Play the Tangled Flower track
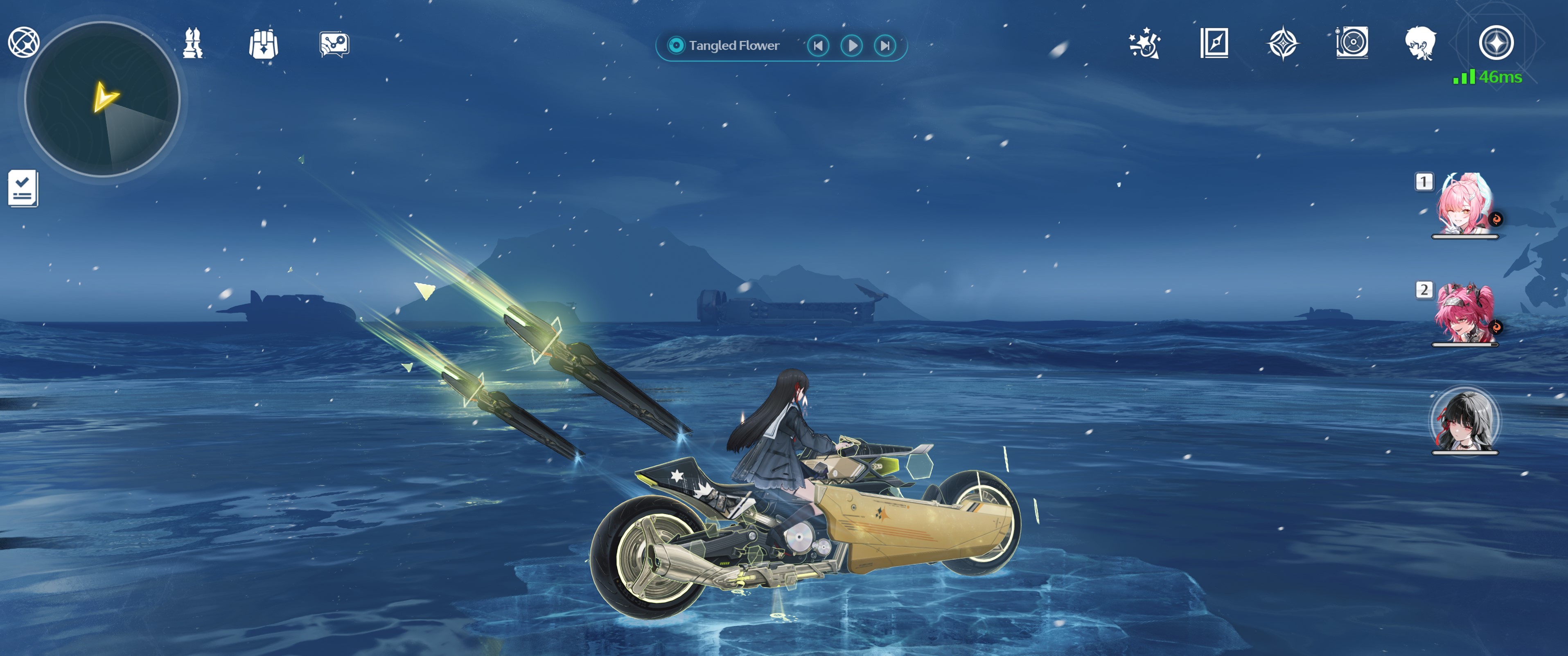 click(x=852, y=46)
